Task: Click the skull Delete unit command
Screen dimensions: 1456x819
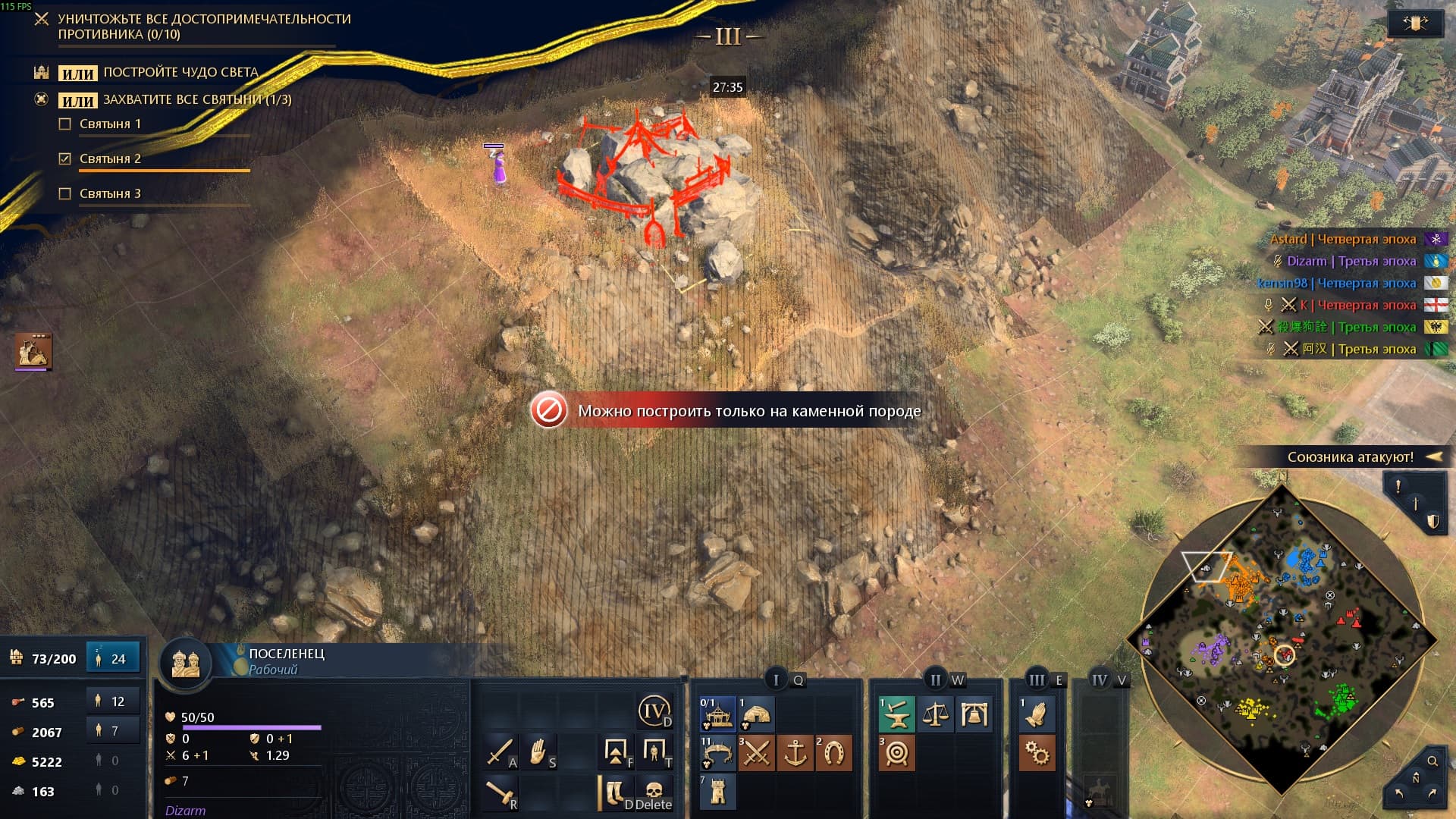Action: click(654, 792)
